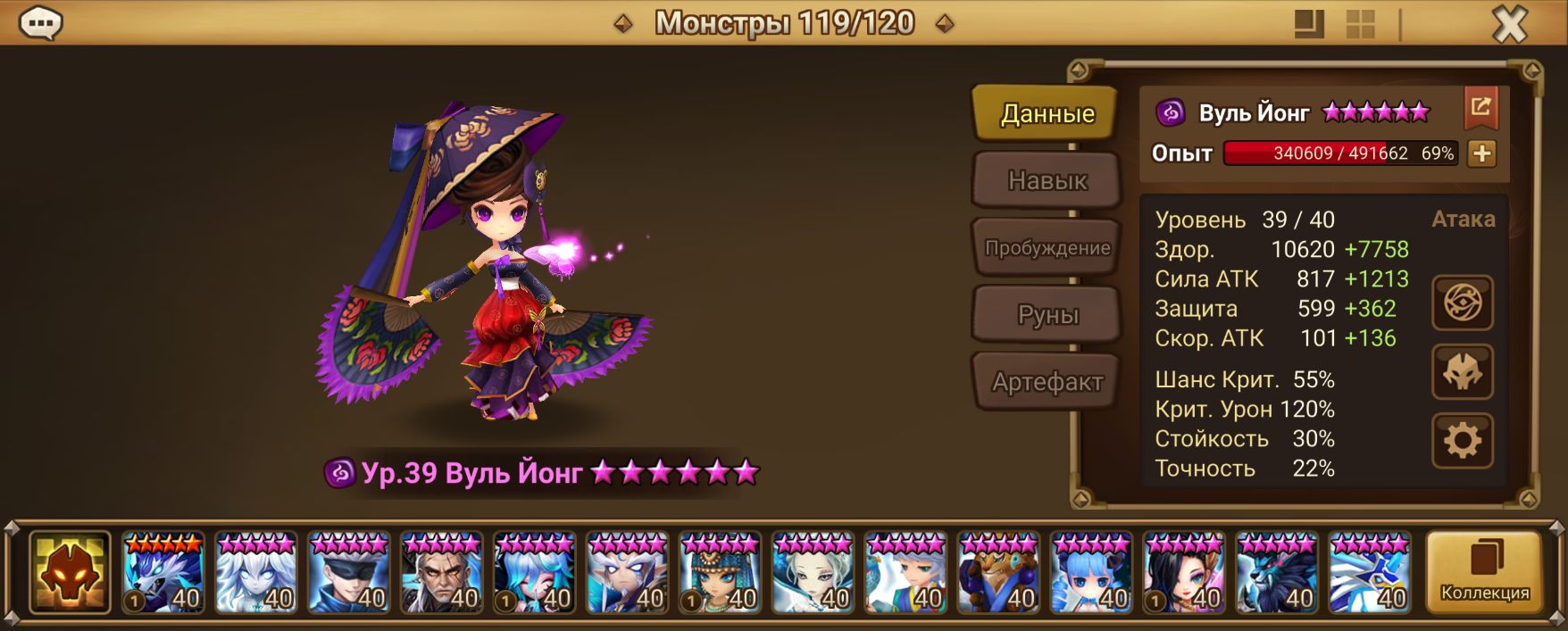Screen dimensions: 1568x631
Task: Select the blue wolf monster with orange stars
Action: (163, 573)
